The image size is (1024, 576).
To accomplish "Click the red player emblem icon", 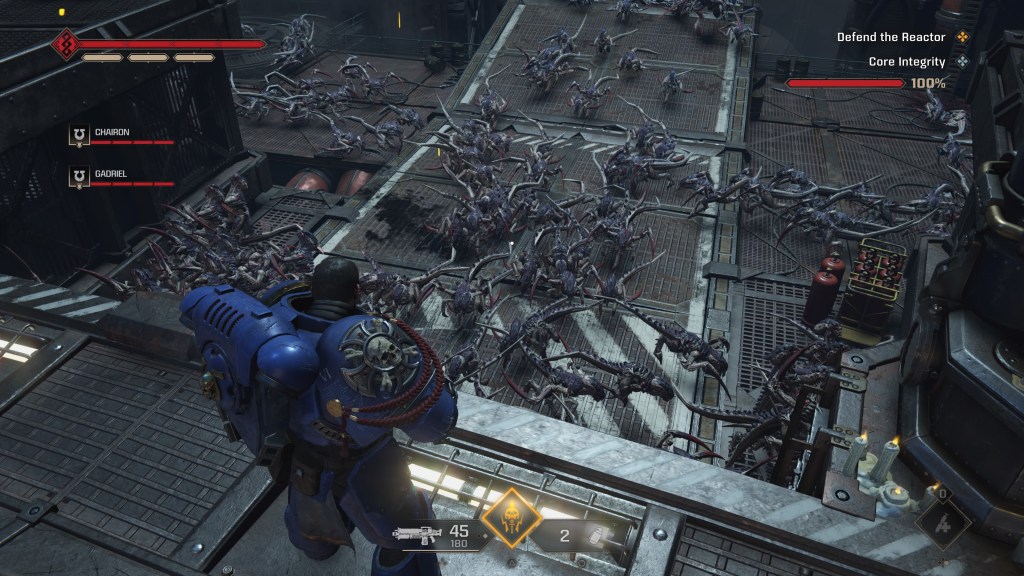I will click(x=66, y=45).
